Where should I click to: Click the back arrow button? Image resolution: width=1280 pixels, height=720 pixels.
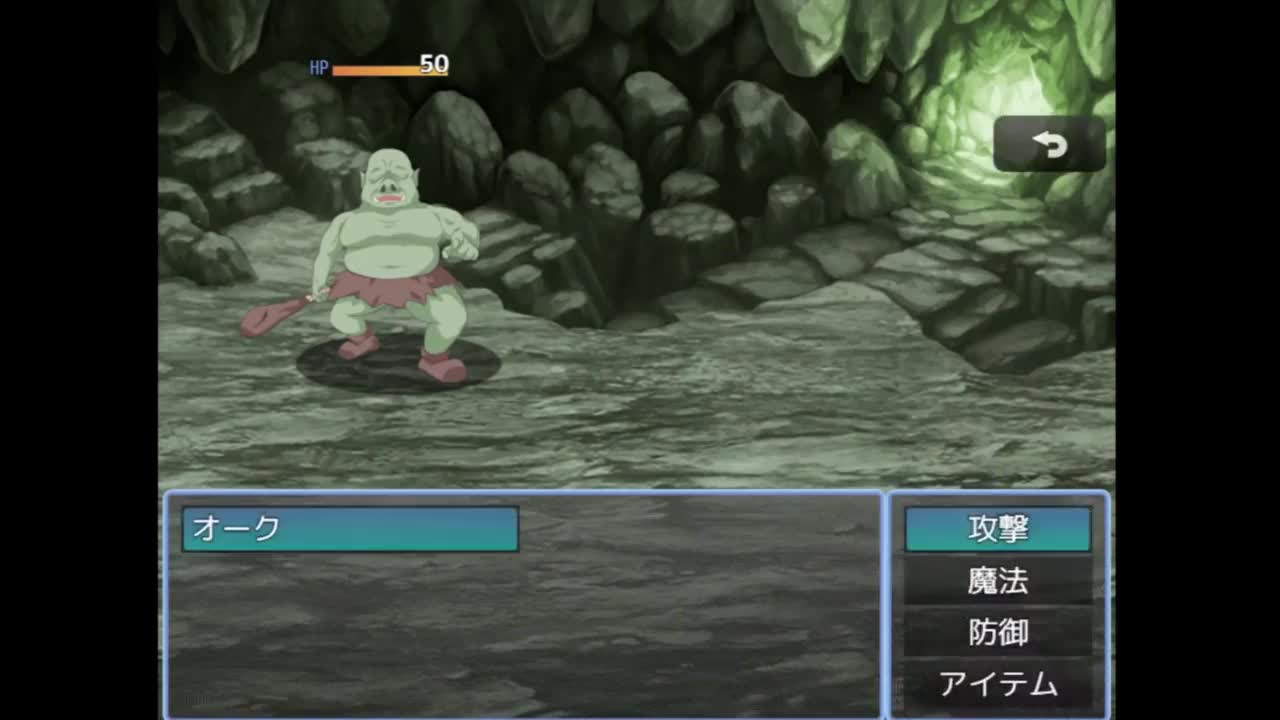pyautogui.click(x=1049, y=145)
